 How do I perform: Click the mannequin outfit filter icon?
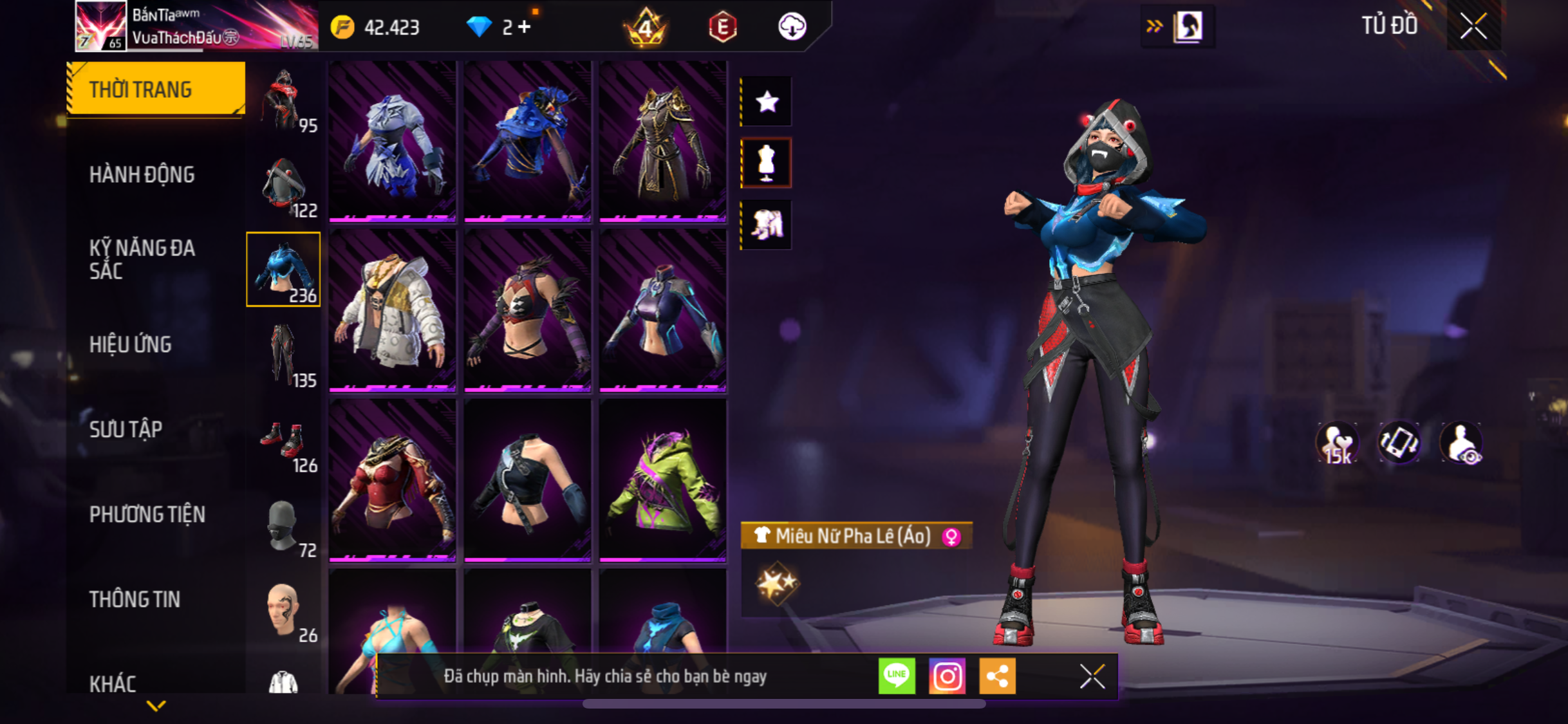[767, 163]
